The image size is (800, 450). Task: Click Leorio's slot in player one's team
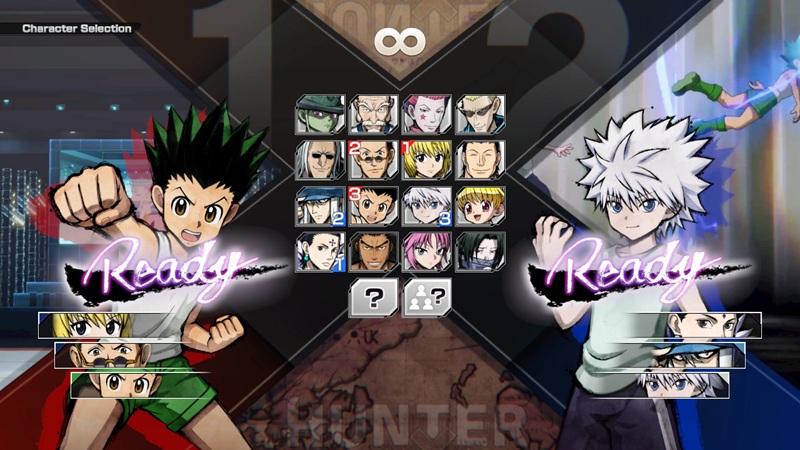118,356
